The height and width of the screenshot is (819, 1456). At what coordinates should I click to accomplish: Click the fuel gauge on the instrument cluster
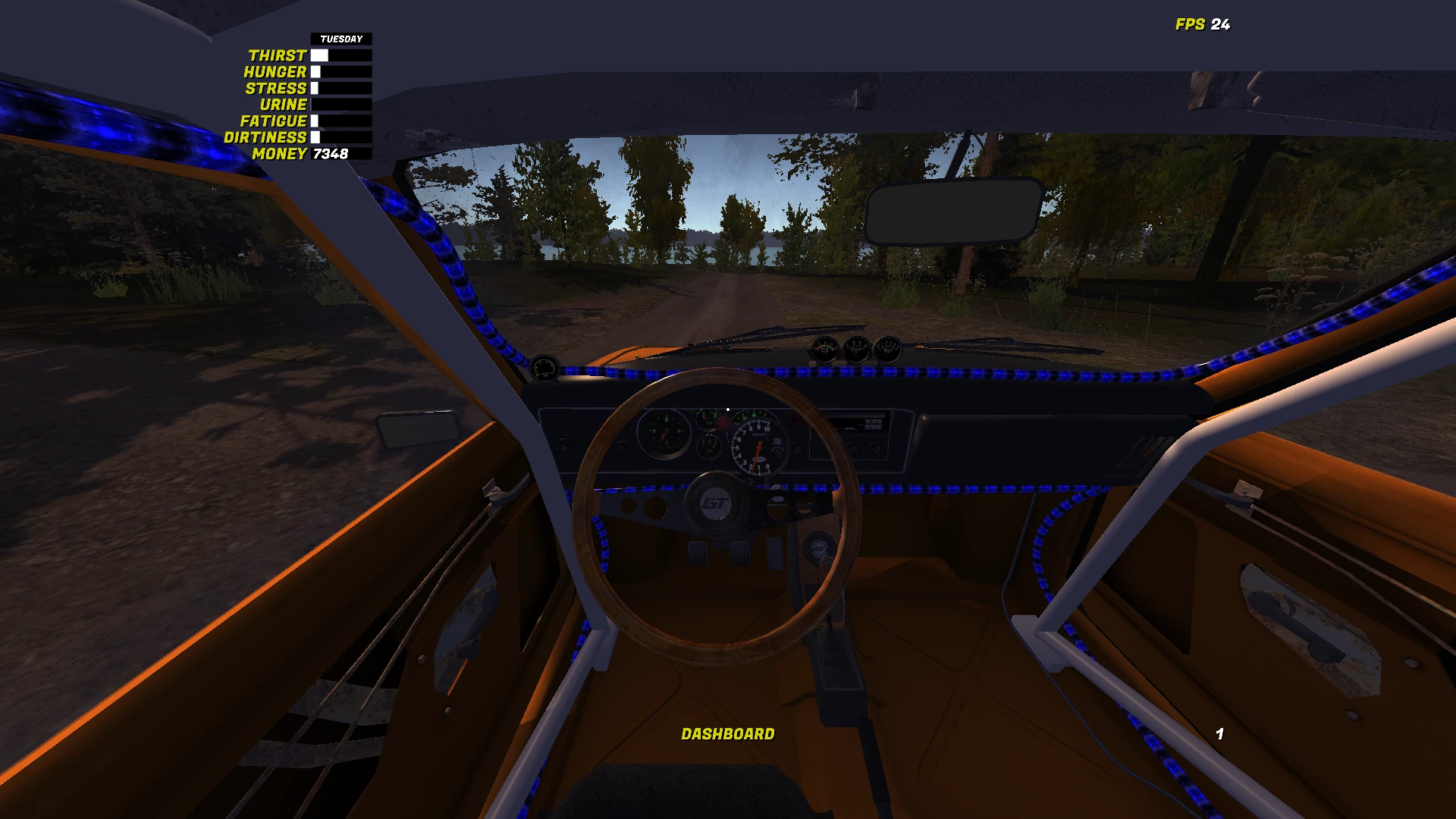709,447
